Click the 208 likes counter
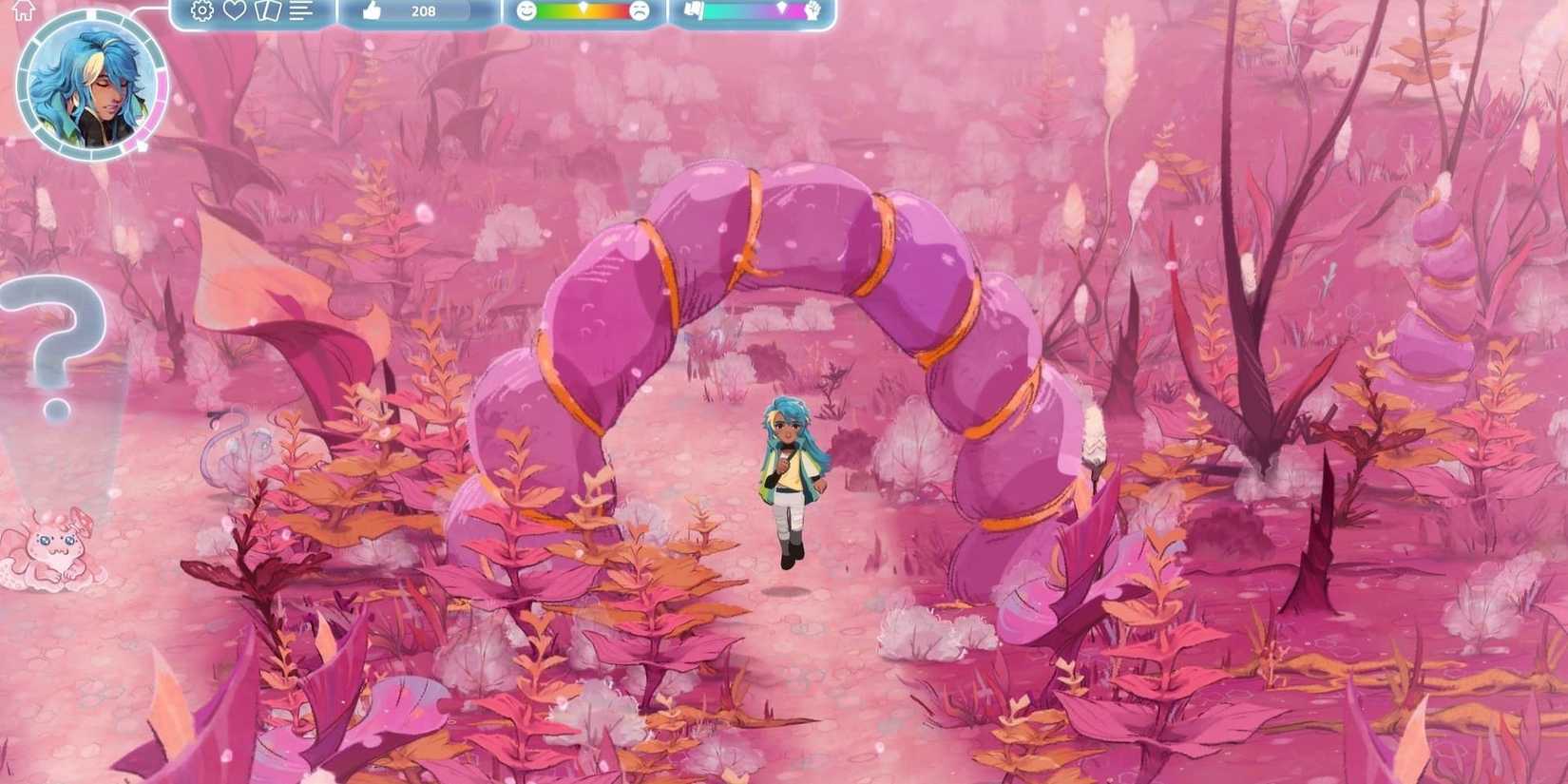The image size is (1568, 784). 424,12
